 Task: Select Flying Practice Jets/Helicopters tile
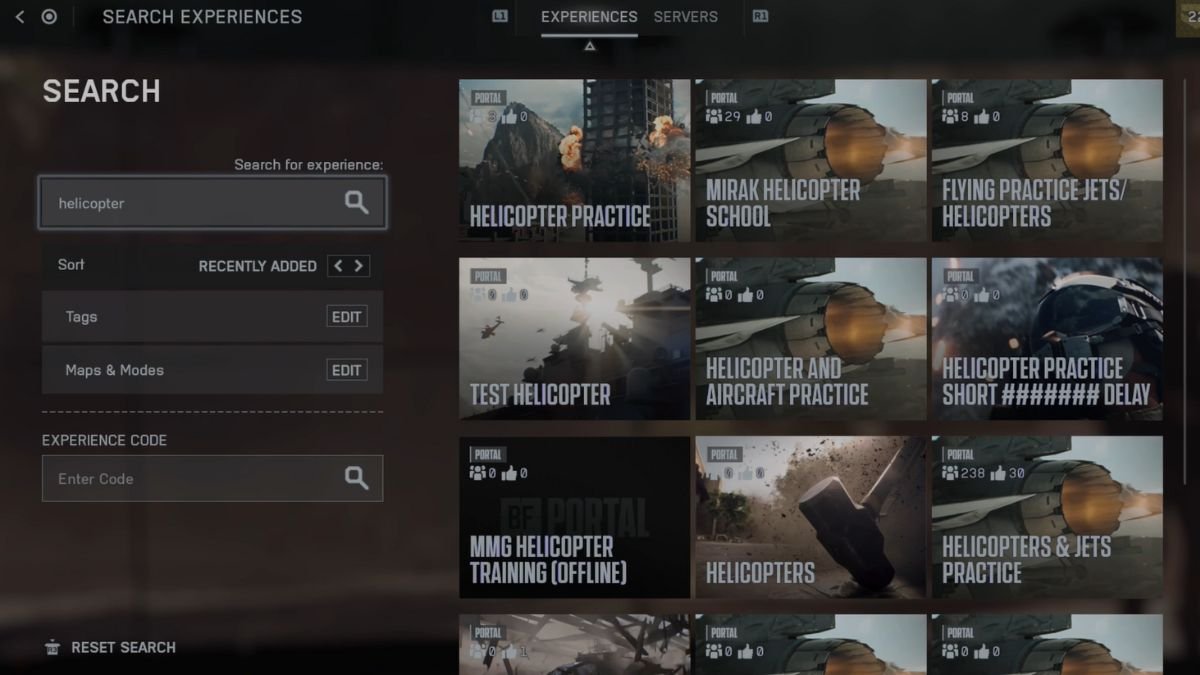(1047, 160)
